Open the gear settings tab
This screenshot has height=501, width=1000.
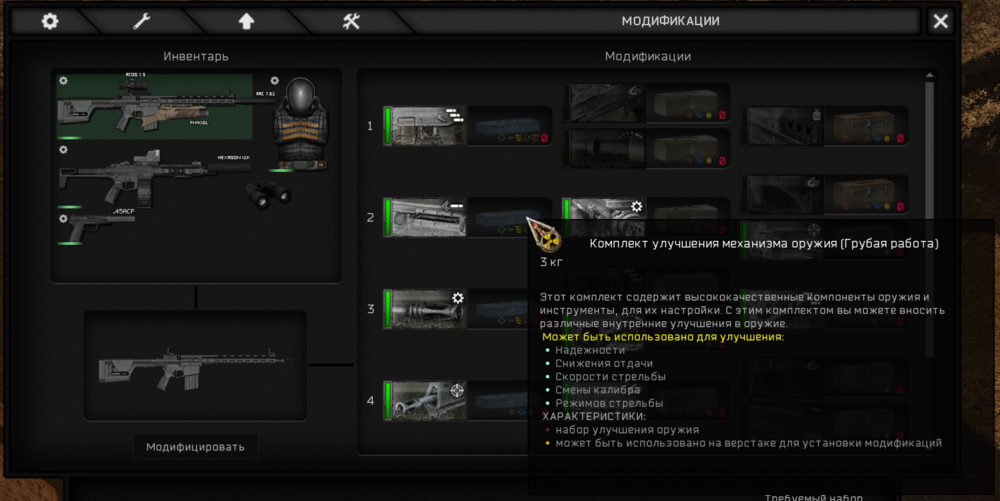[49, 21]
